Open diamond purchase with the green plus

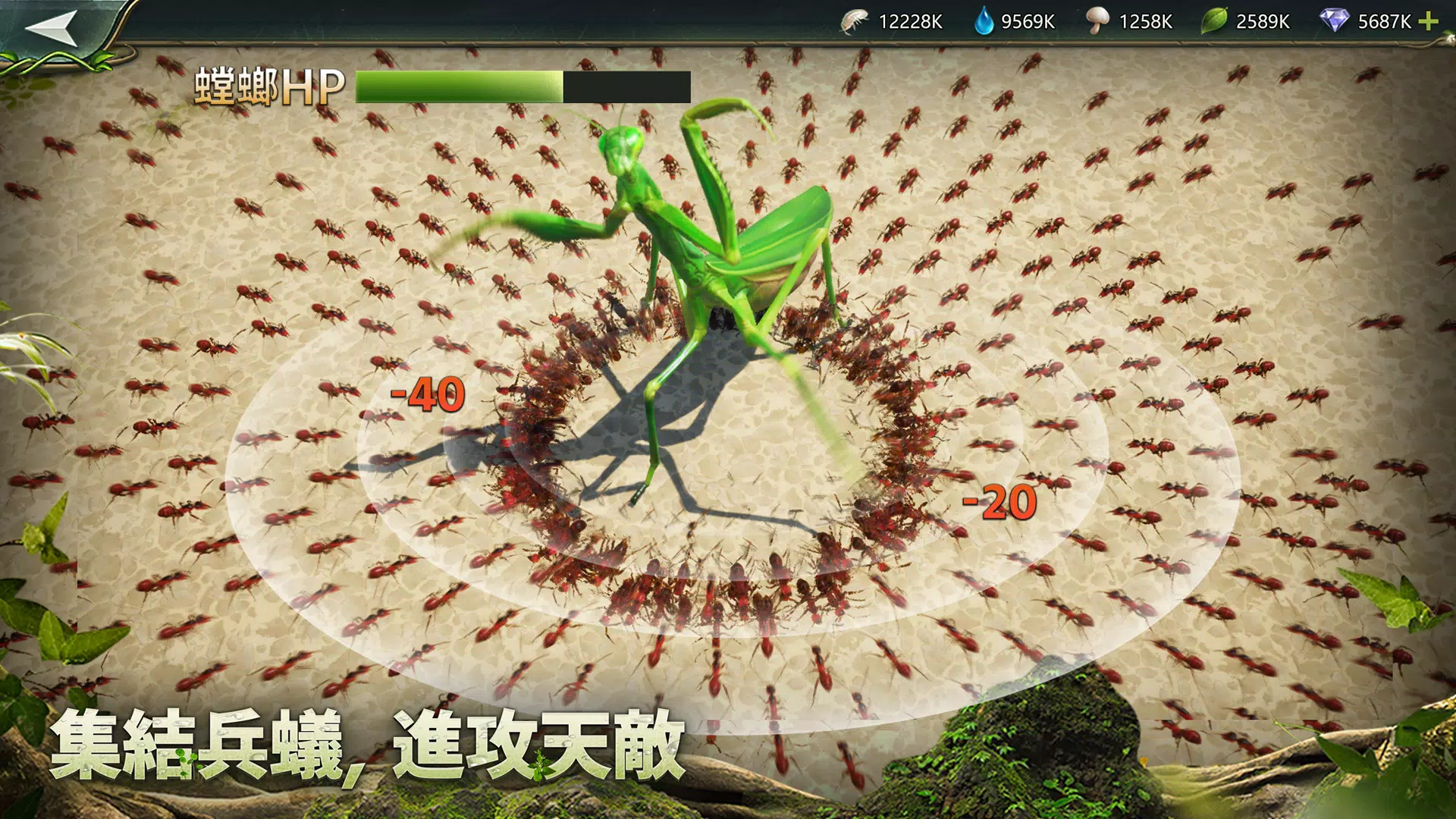pyautogui.click(x=1432, y=22)
